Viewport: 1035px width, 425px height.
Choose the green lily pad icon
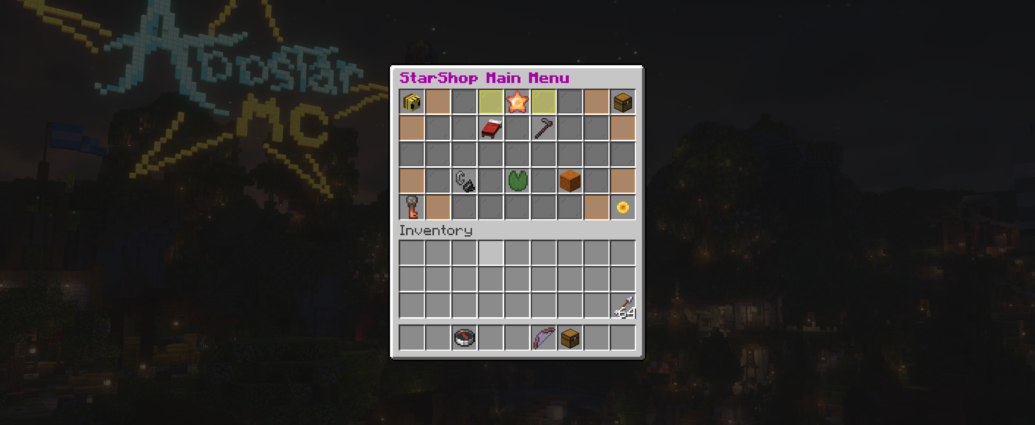(x=517, y=181)
